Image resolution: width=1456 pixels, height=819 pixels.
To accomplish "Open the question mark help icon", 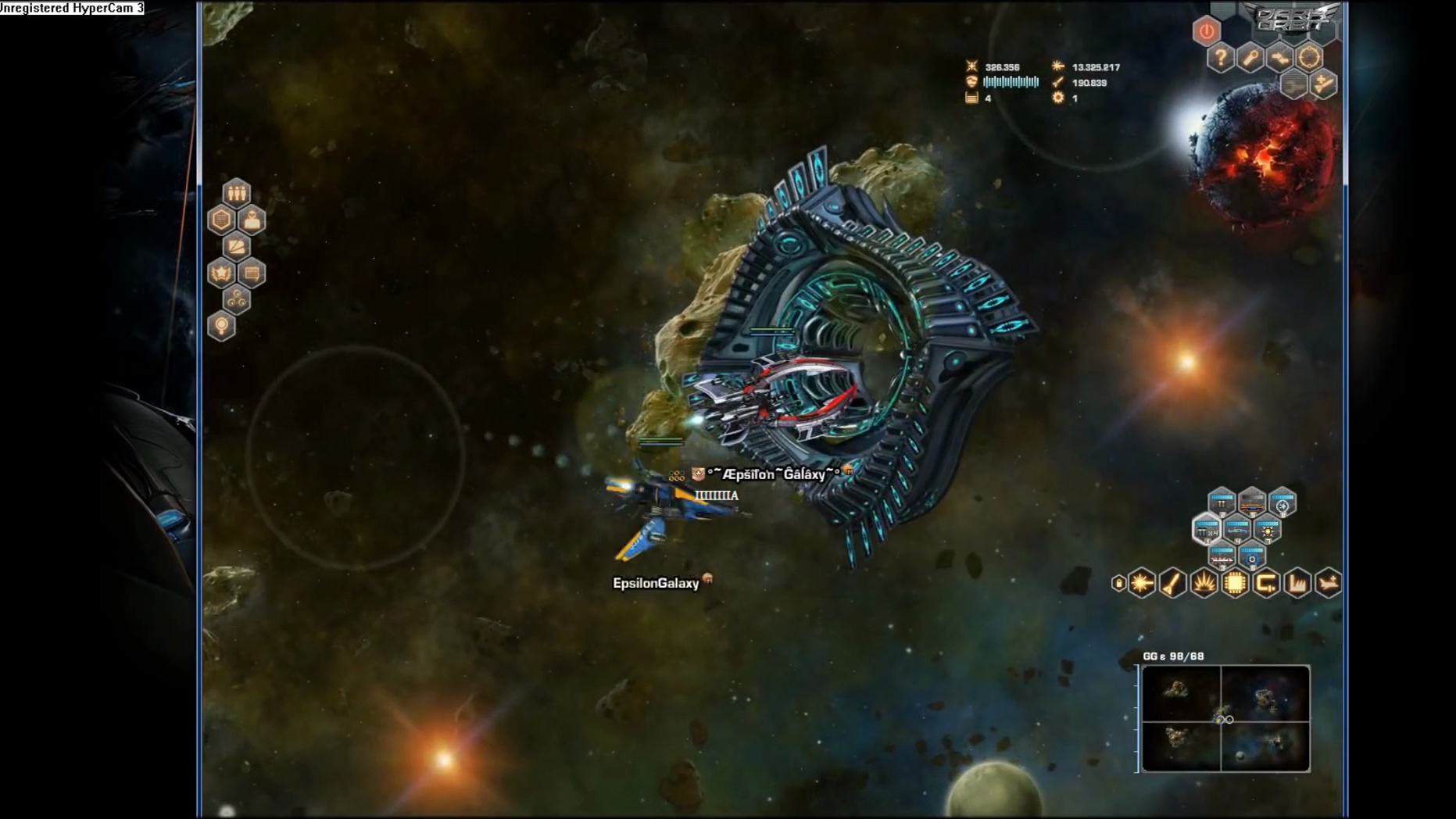I will tap(1220, 58).
